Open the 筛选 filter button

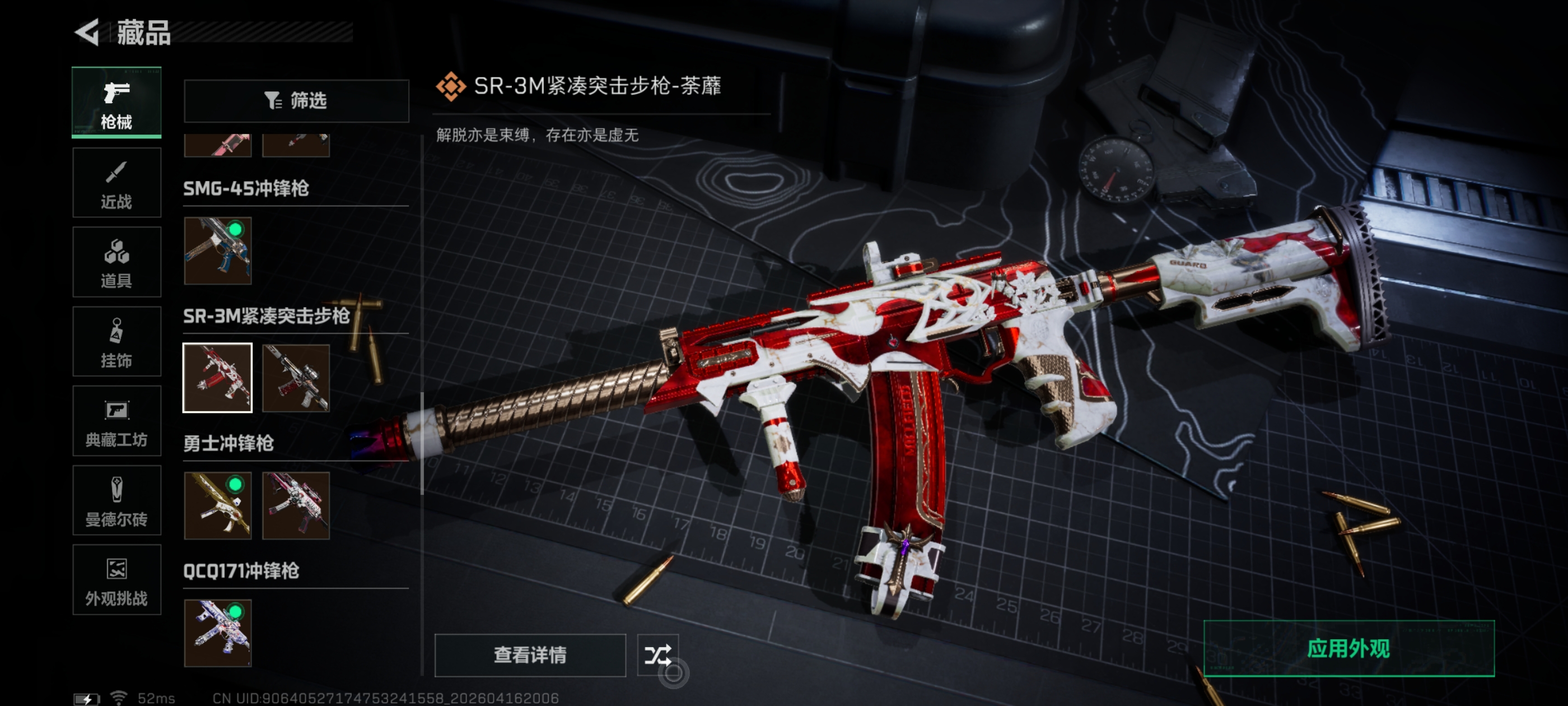pos(296,100)
